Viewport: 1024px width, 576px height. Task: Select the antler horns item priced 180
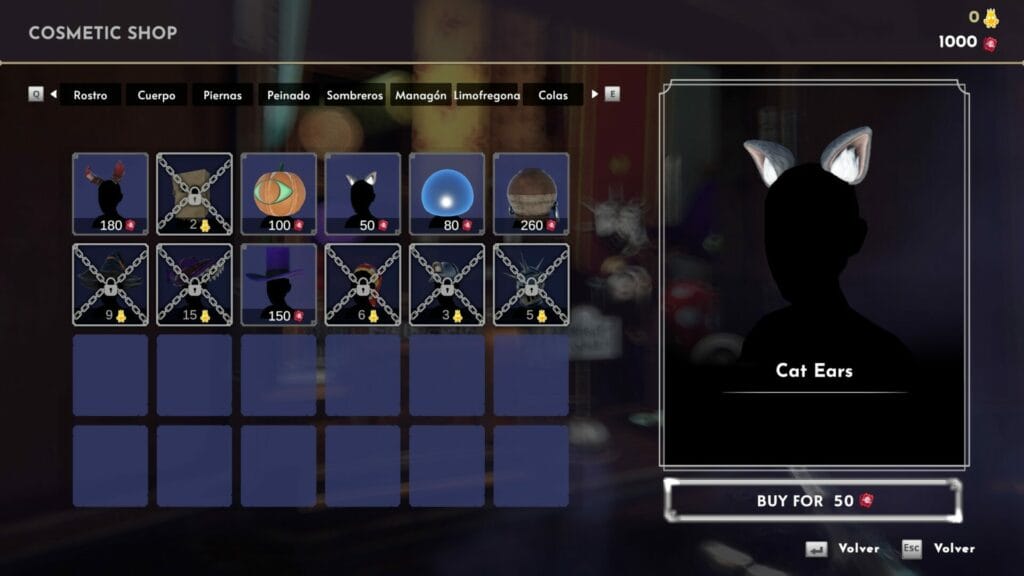click(x=110, y=193)
